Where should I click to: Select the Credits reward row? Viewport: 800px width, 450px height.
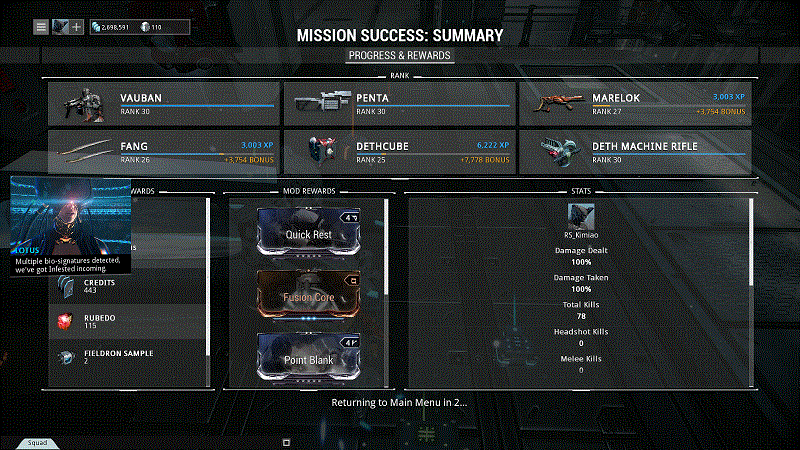(130, 287)
